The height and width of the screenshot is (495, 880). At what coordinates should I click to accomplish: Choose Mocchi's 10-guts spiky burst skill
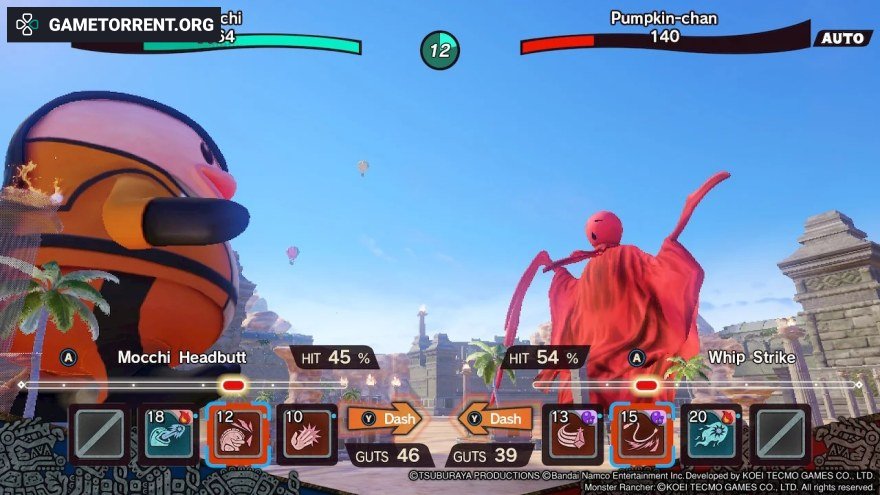[x=307, y=434]
